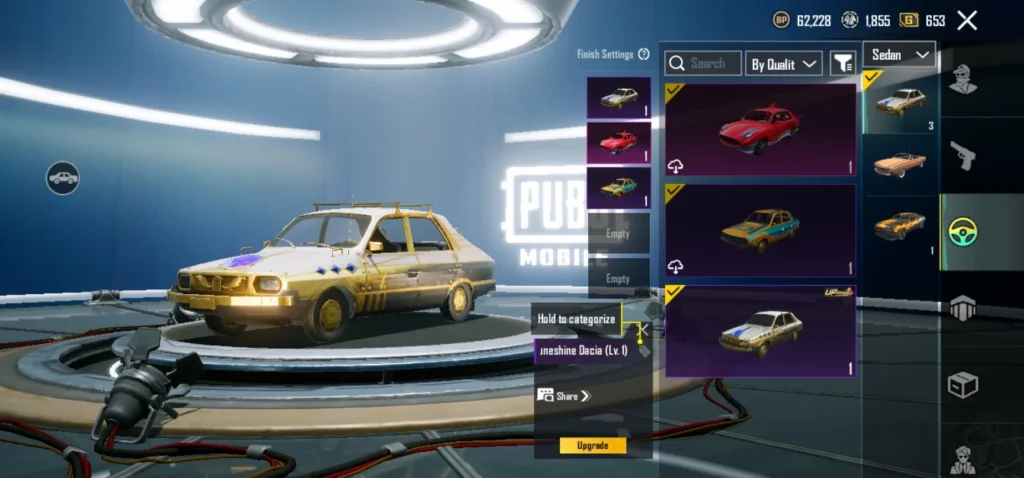The width and height of the screenshot is (1024, 478).
Task: Open the parachute backpack category tab
Action: 963,309
